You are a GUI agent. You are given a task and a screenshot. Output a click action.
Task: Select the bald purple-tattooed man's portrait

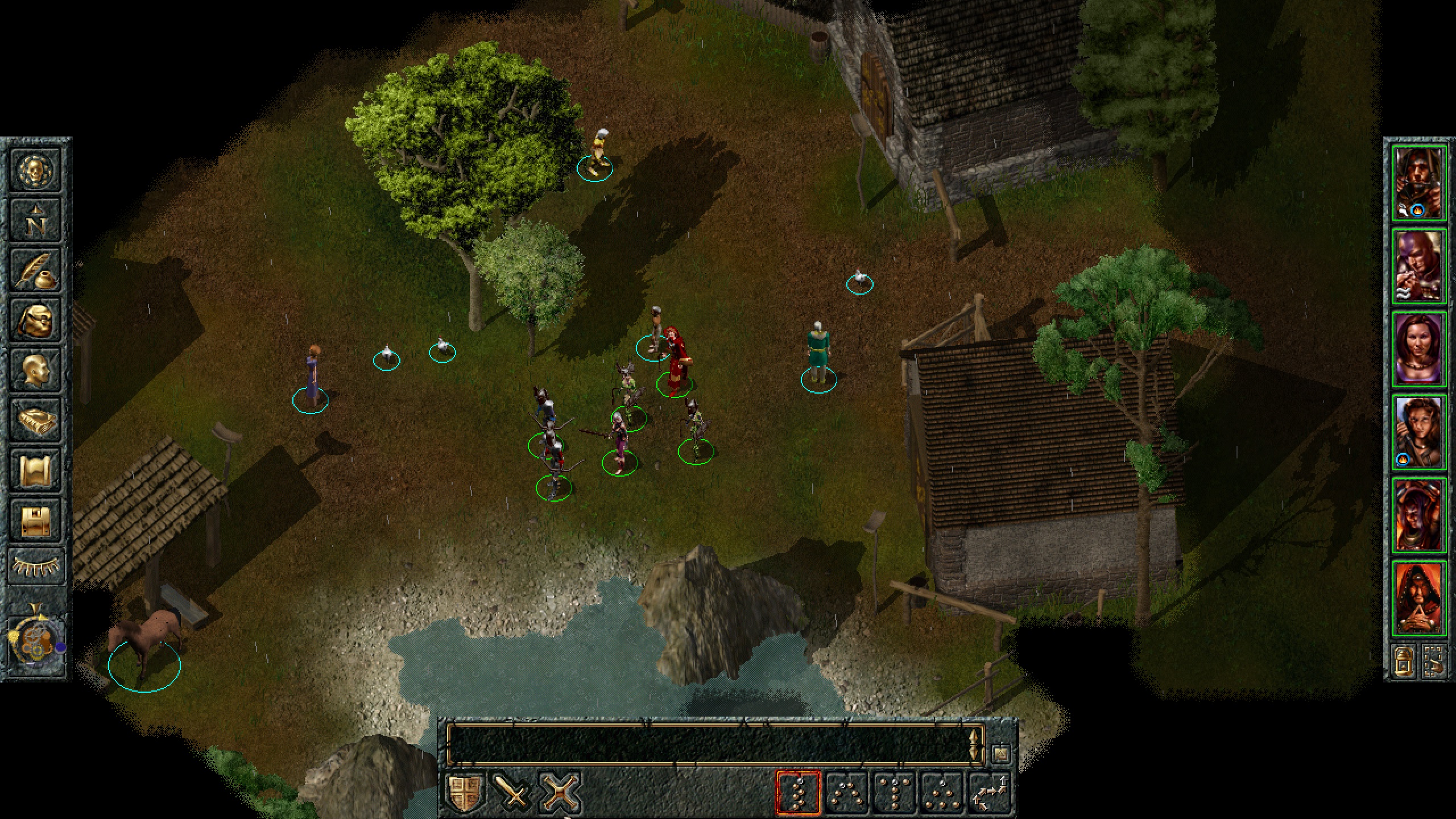(x=1418, y=266)
